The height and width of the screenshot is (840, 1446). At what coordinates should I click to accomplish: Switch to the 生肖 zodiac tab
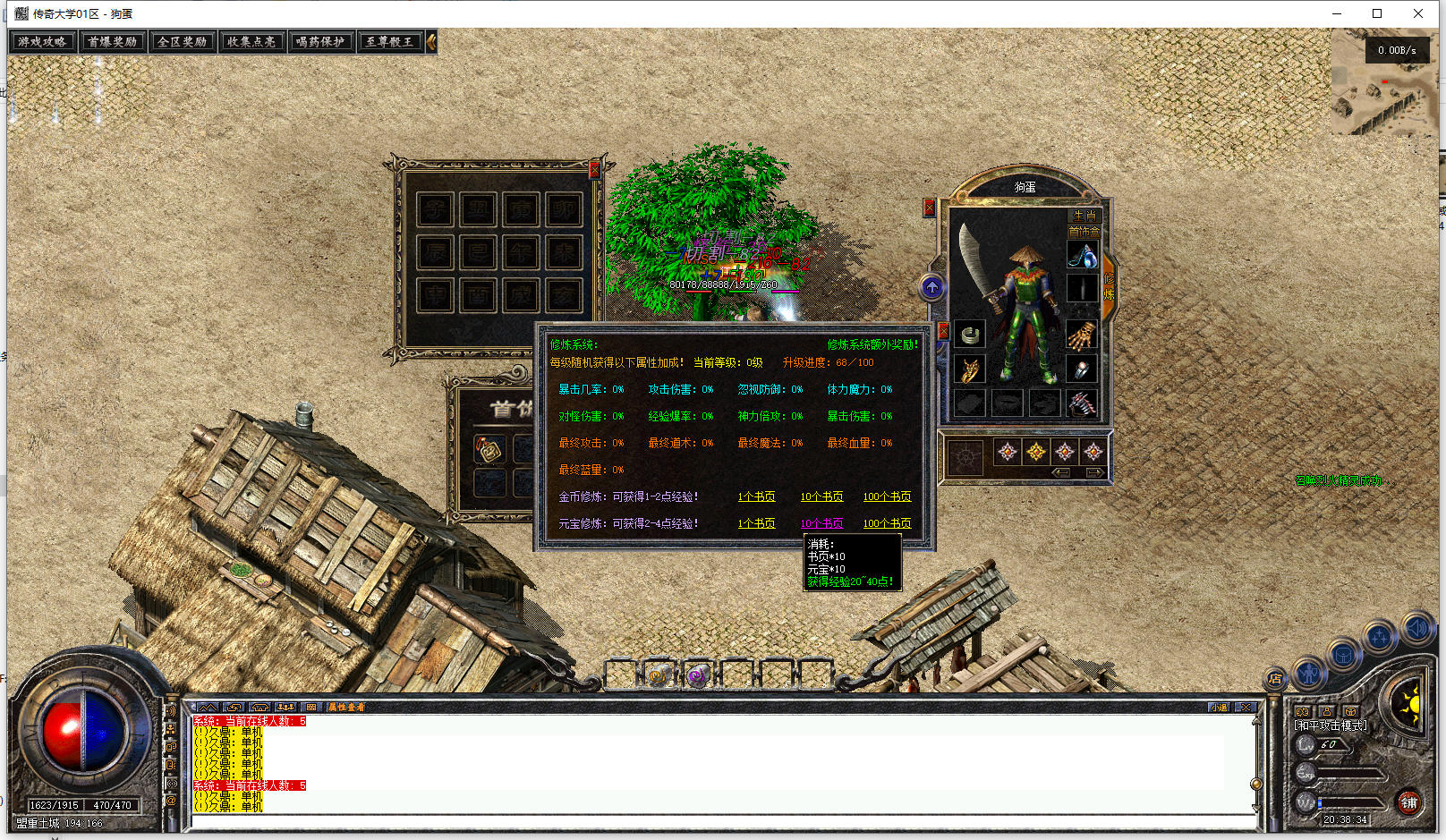pyautogui.click(x=1084, y=216)
